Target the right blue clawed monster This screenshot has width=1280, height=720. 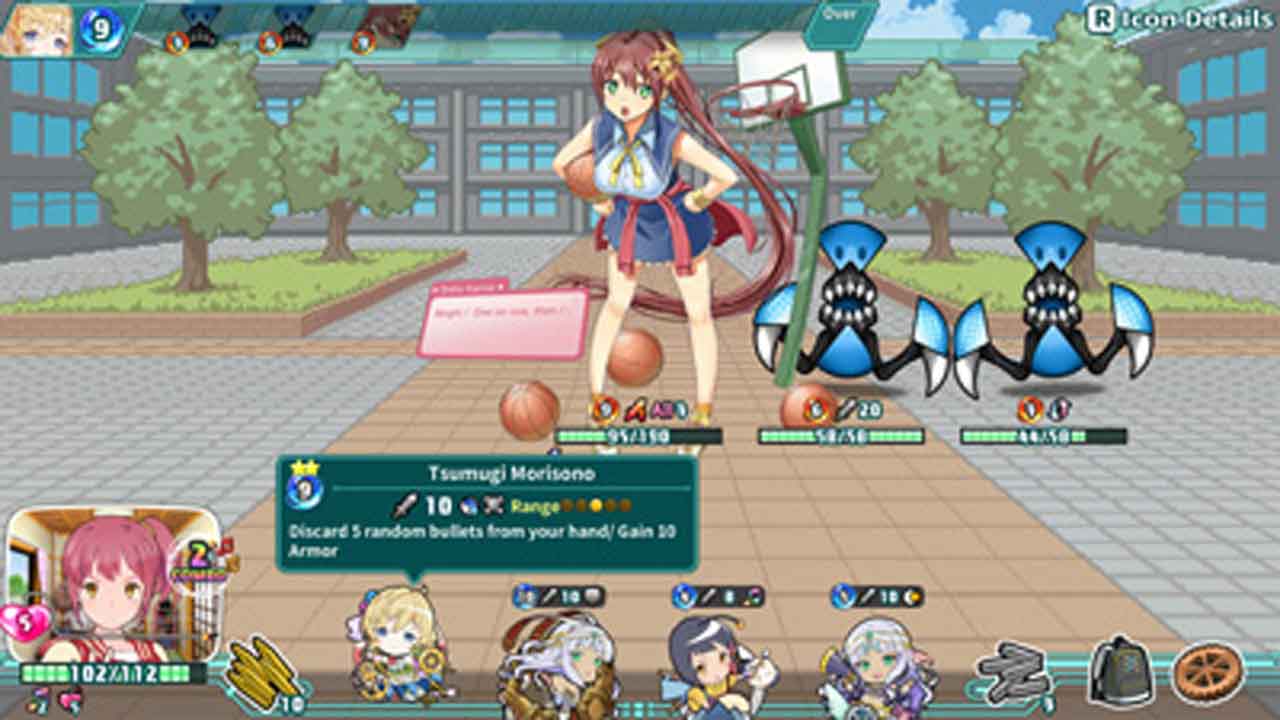[x=1052, y=310]
